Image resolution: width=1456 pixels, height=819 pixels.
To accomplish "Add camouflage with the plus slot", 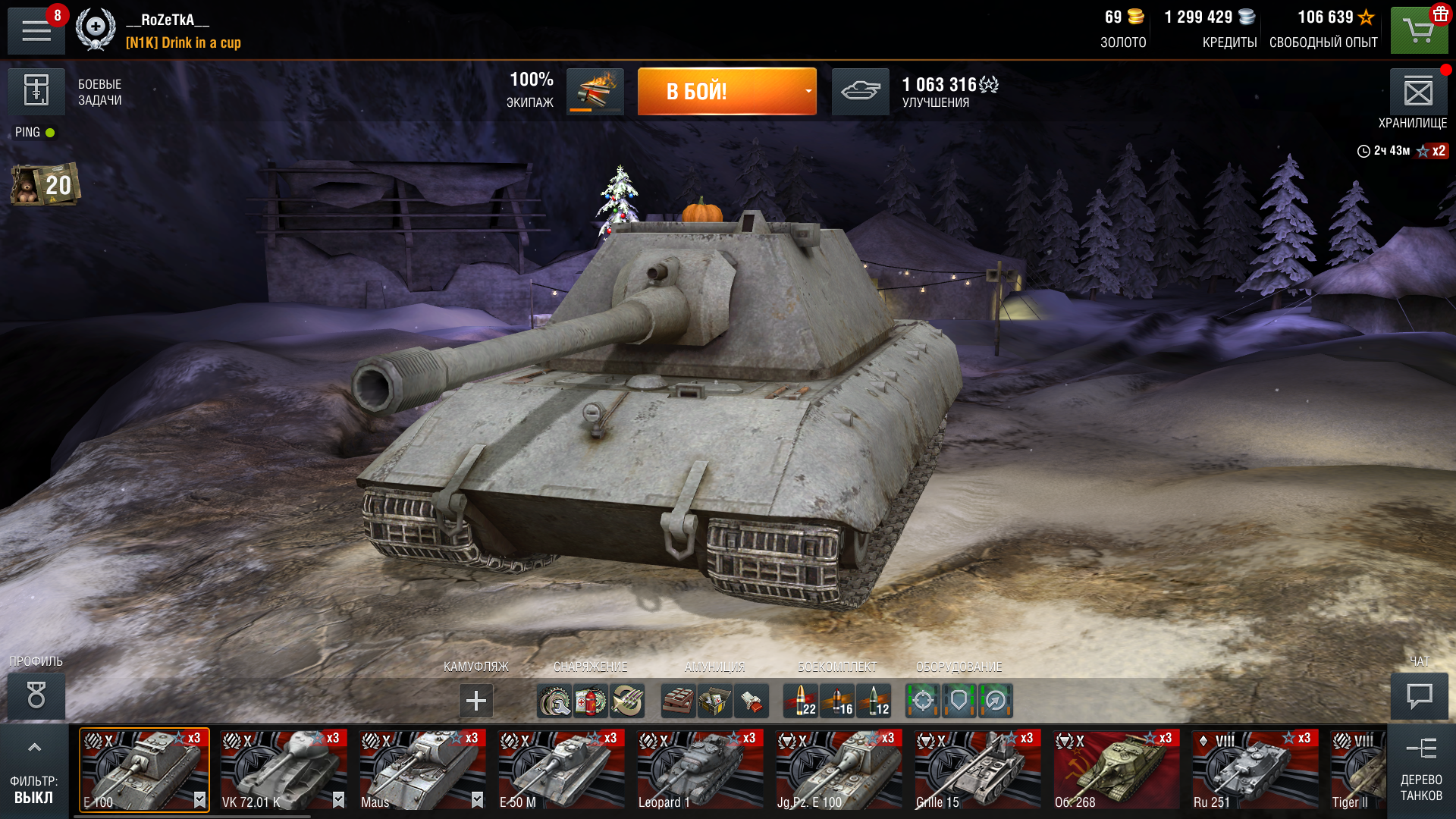I will [x=476, y=701].
